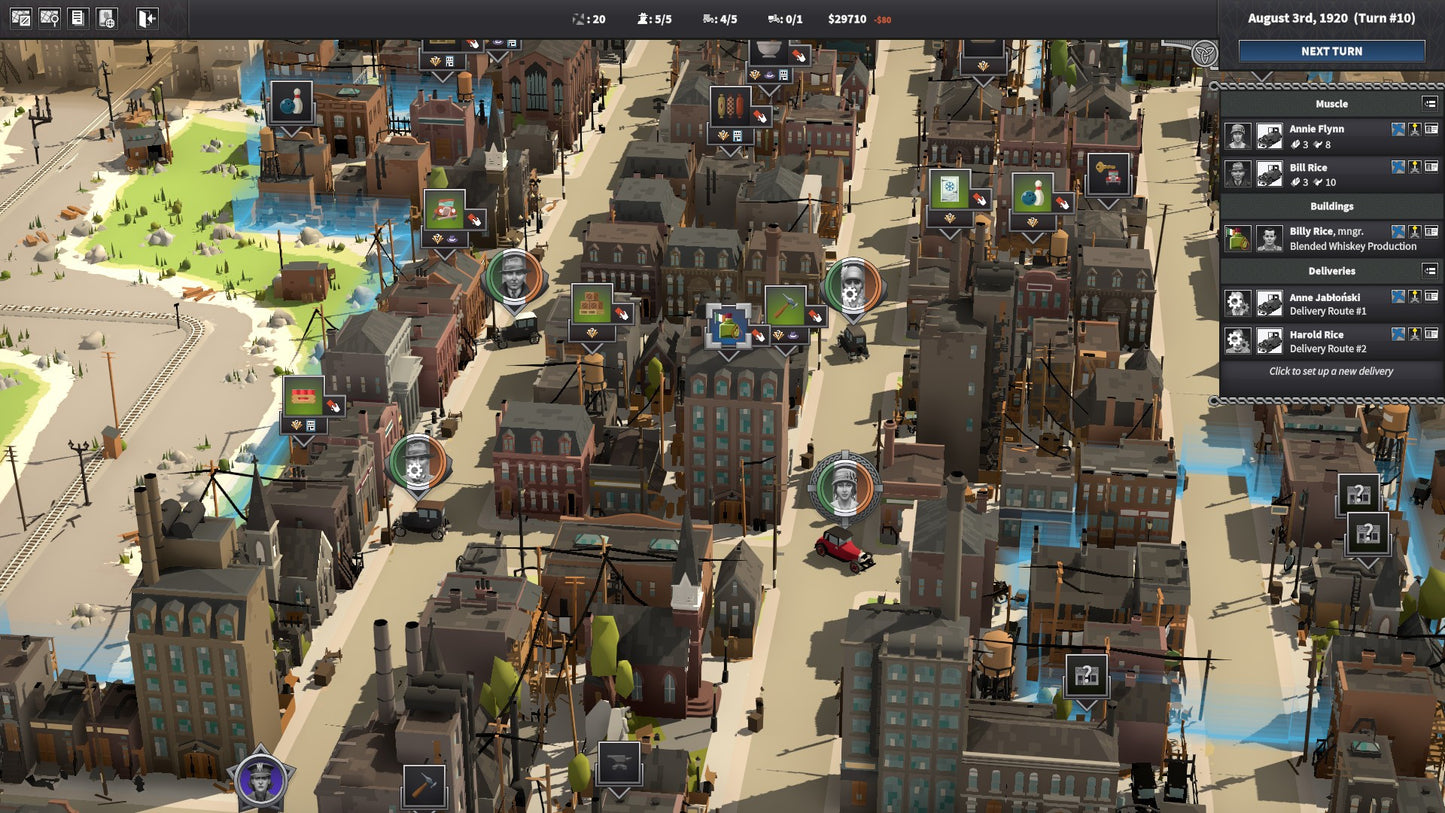This screenshot has height=813, width=1445.
Task: Select the whiskey production building marker
Action: pyautogui.click(x=728, y=326)
